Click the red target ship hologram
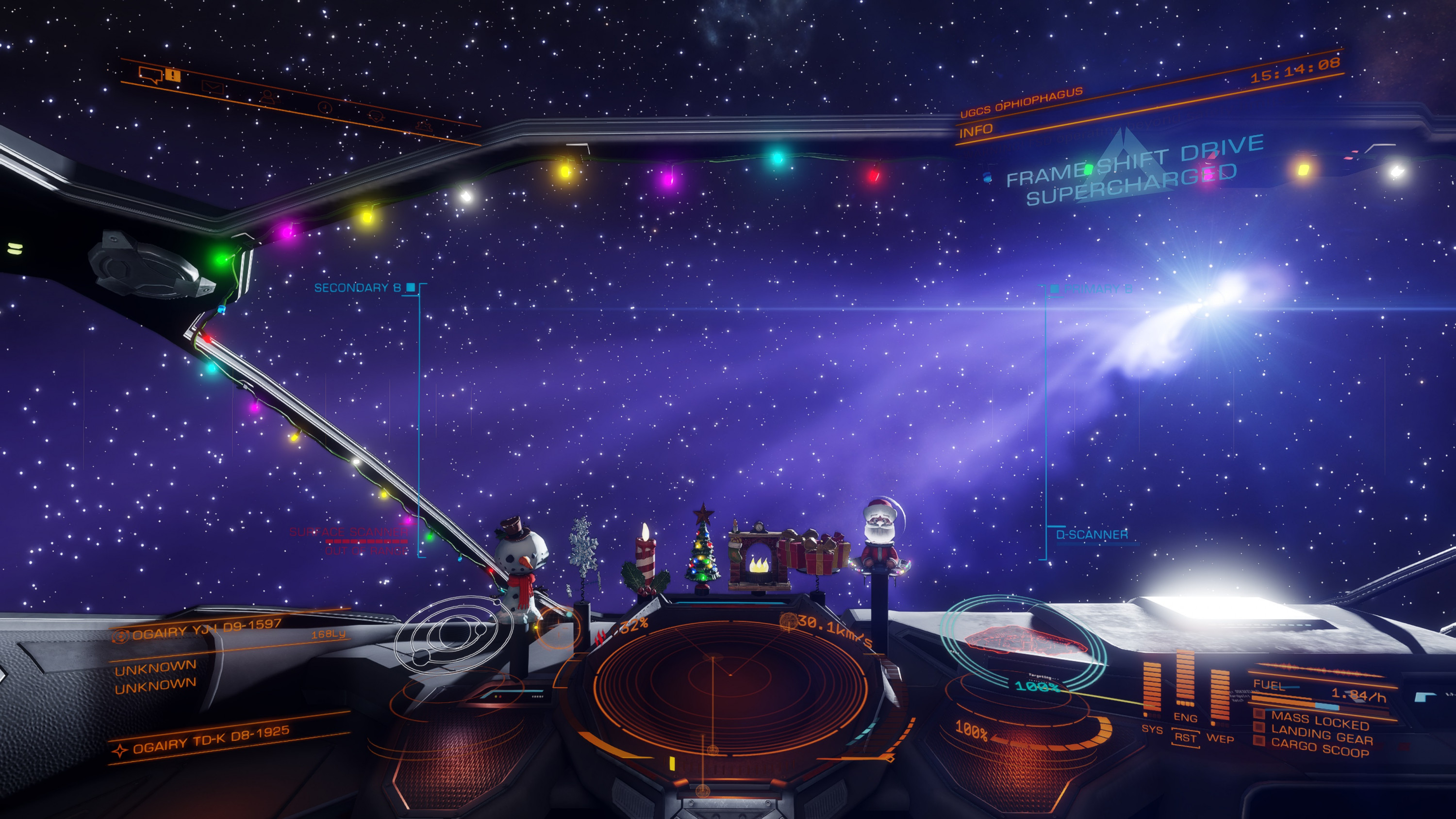Screen dimensions: 1456x819 1022,641
